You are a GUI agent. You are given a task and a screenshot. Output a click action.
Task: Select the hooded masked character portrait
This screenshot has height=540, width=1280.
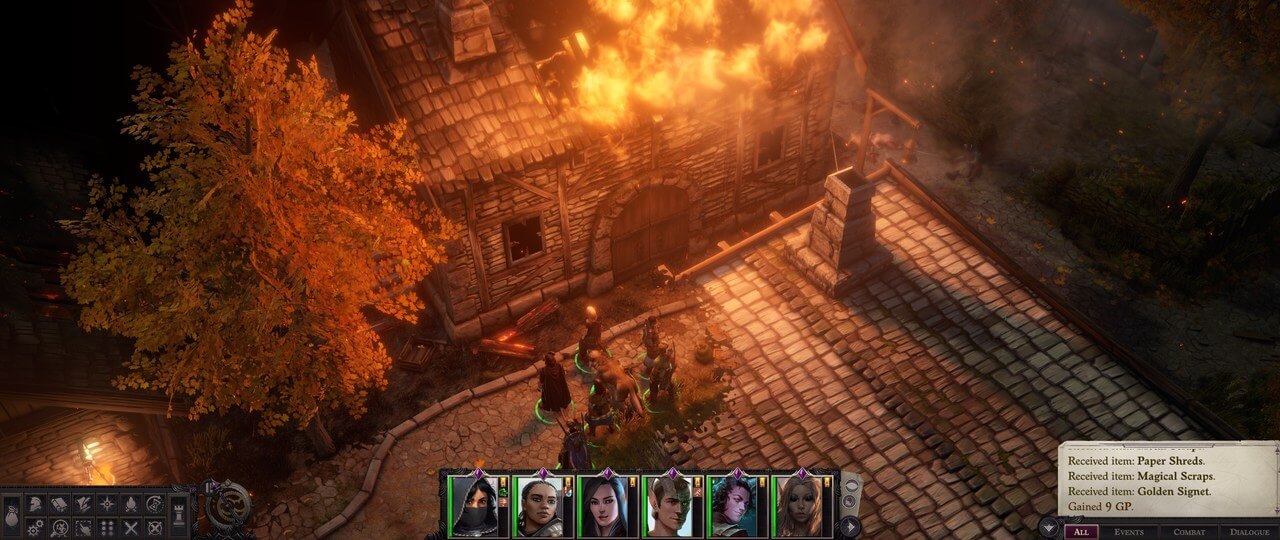(472, 506)
